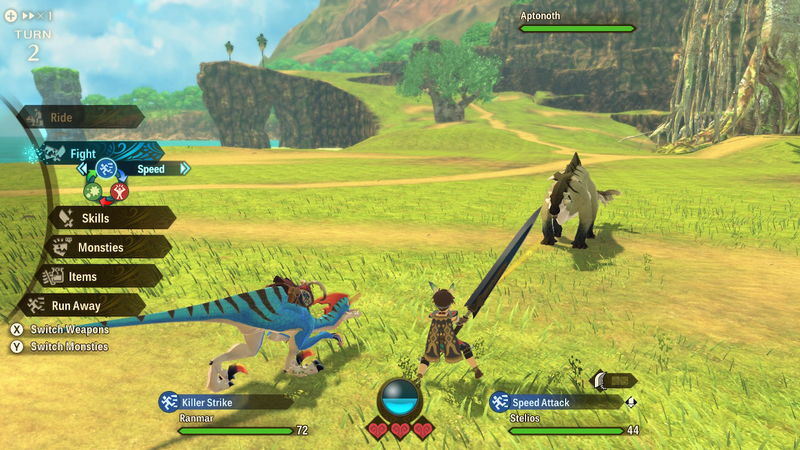Click the blue Kinship gauge orb

[399, 400]
